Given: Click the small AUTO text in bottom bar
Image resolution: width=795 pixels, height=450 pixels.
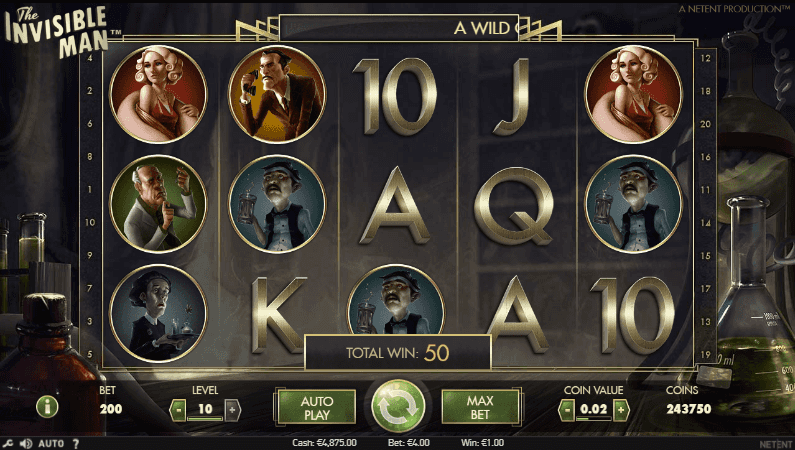Looking at the screenshot, I should click(52, 443).
